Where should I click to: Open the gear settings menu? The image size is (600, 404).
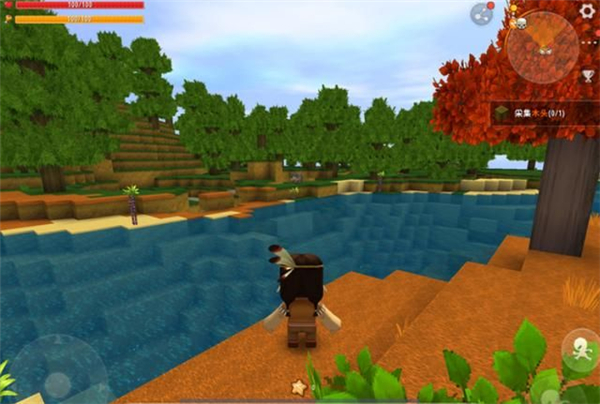coord(587,11)
